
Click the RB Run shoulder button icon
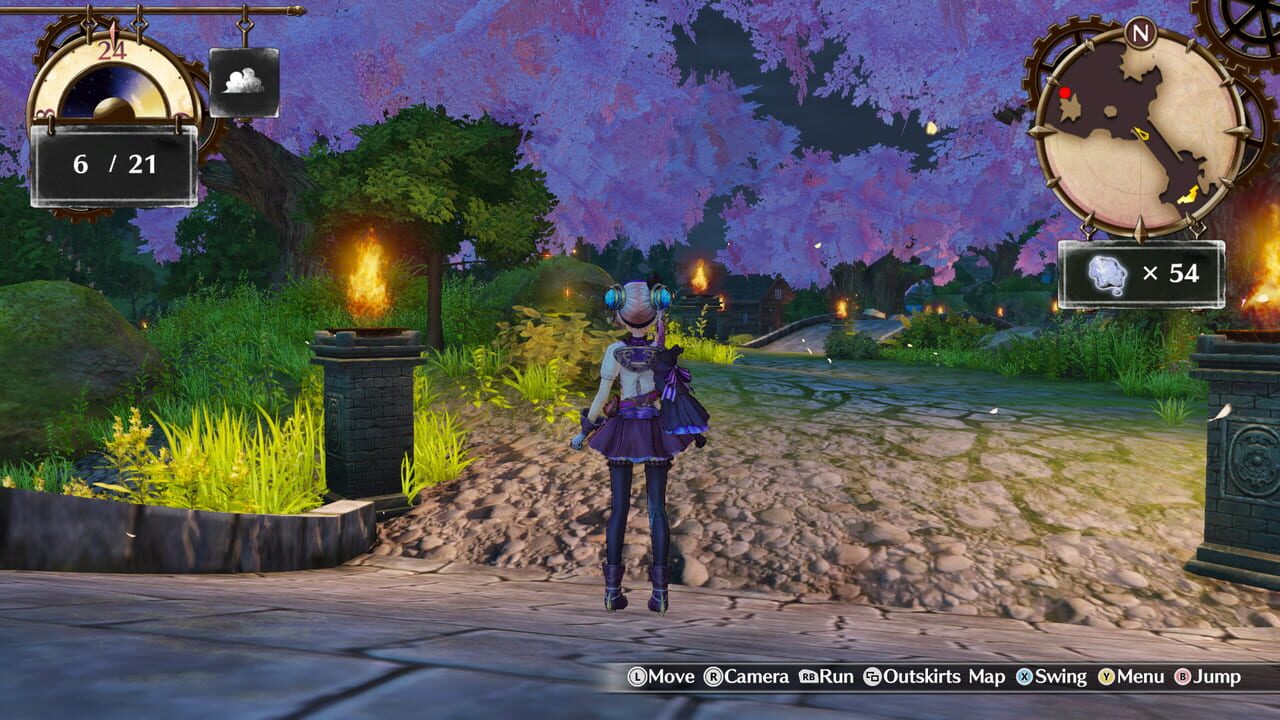(808, 676)
